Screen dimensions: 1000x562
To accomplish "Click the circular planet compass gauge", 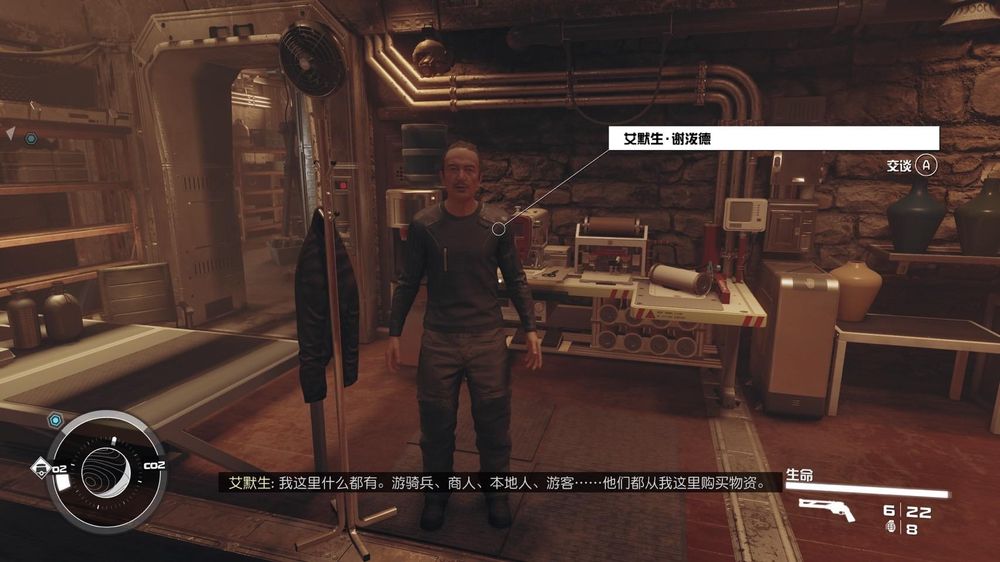I will (105, 470).
